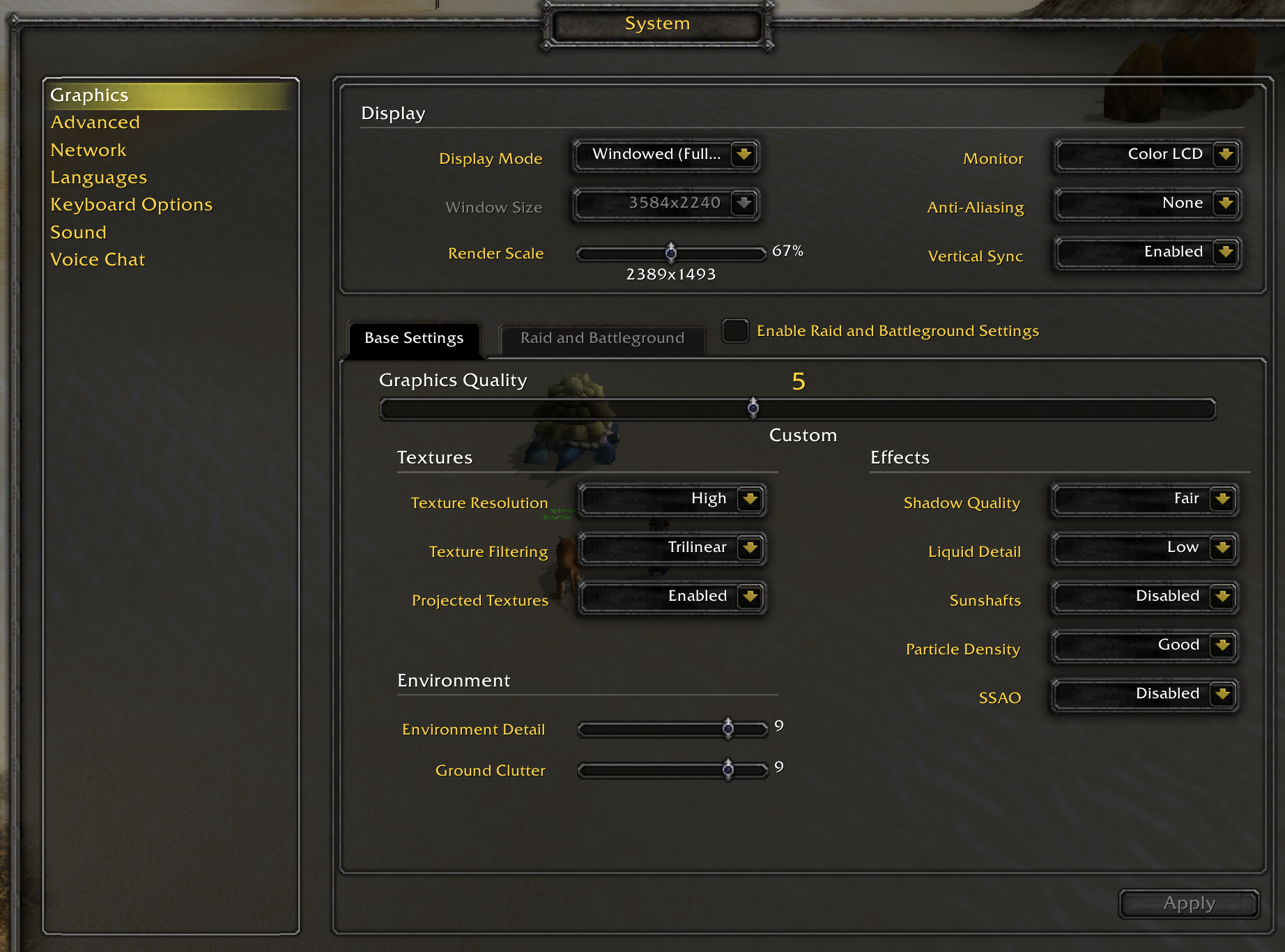Open the Sound settings
The image size is (1285, 952).
click(78, 233)
